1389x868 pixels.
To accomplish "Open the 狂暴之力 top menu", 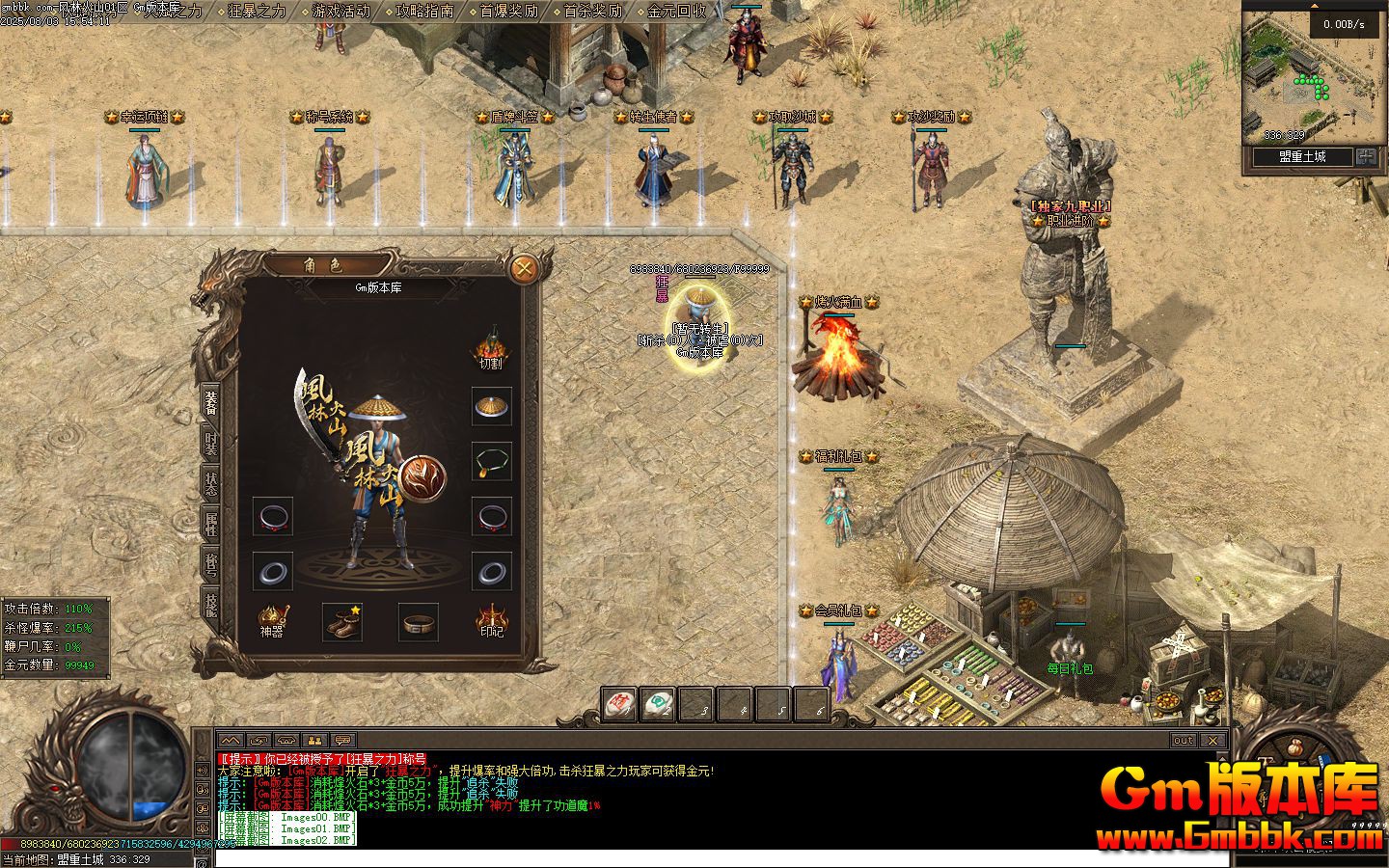I will coord(258,12).
